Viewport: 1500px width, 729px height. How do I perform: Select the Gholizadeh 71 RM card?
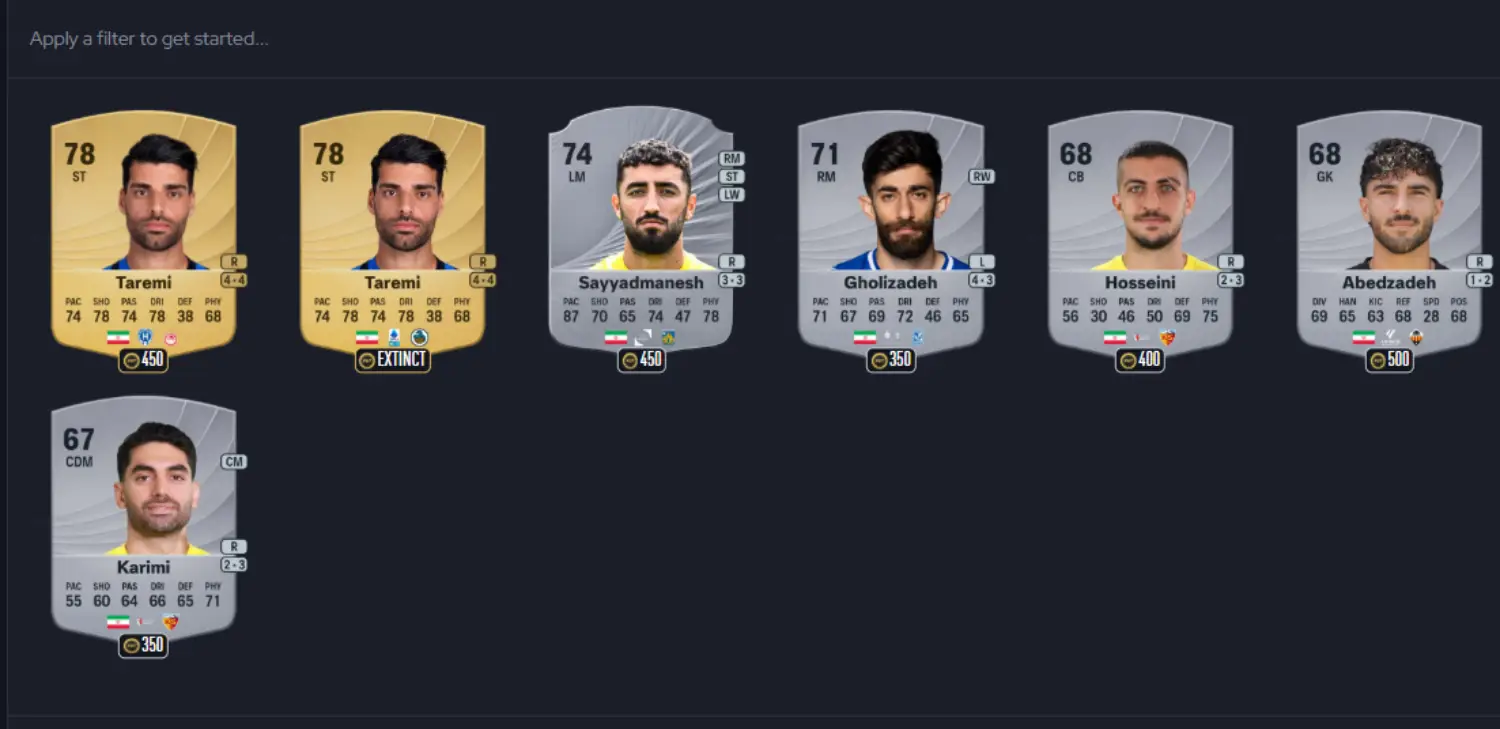pyautogui.click(x=890, y=235)
